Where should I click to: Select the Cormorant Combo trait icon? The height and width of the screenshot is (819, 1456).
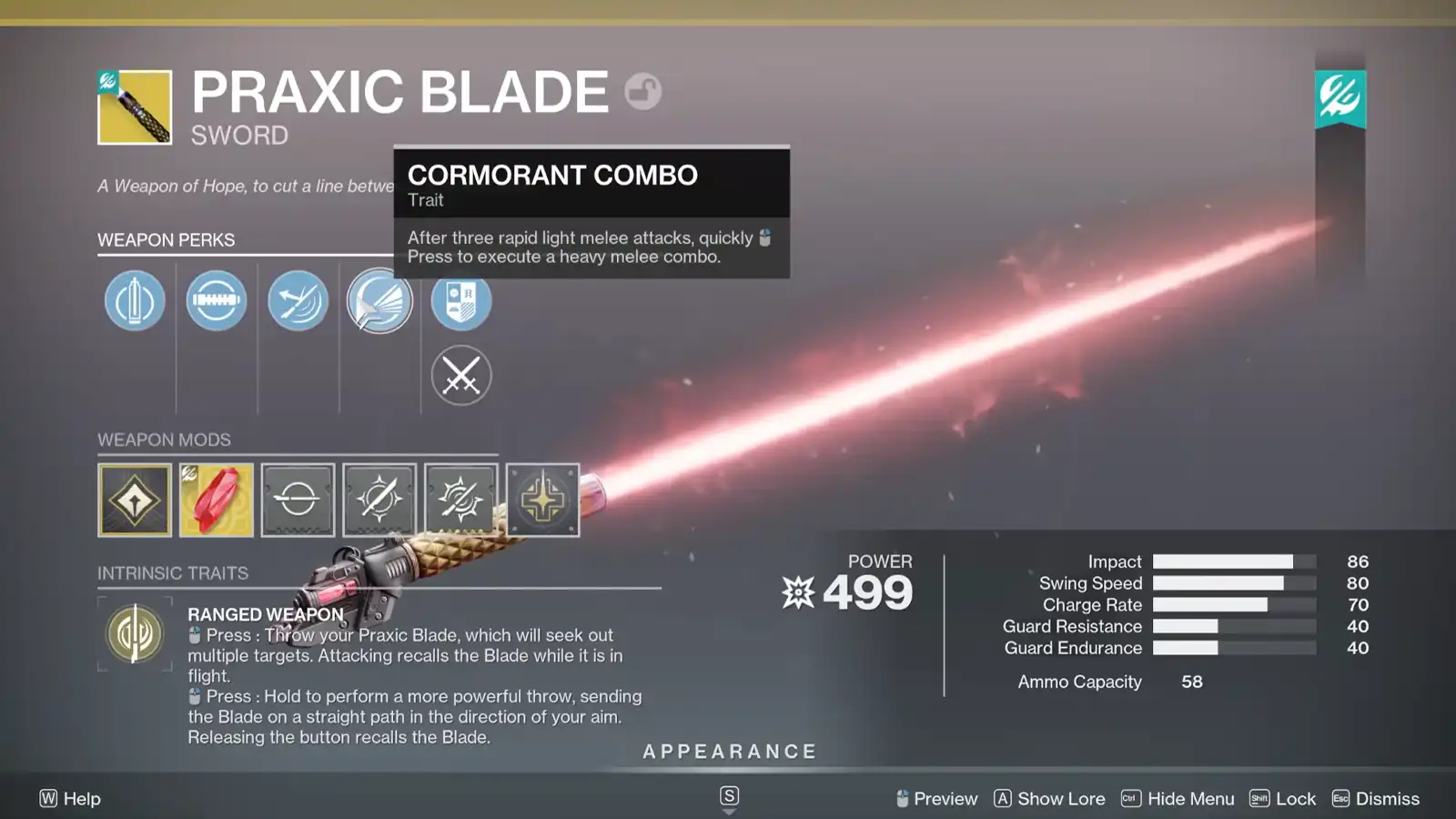click(x=379, y=300)
